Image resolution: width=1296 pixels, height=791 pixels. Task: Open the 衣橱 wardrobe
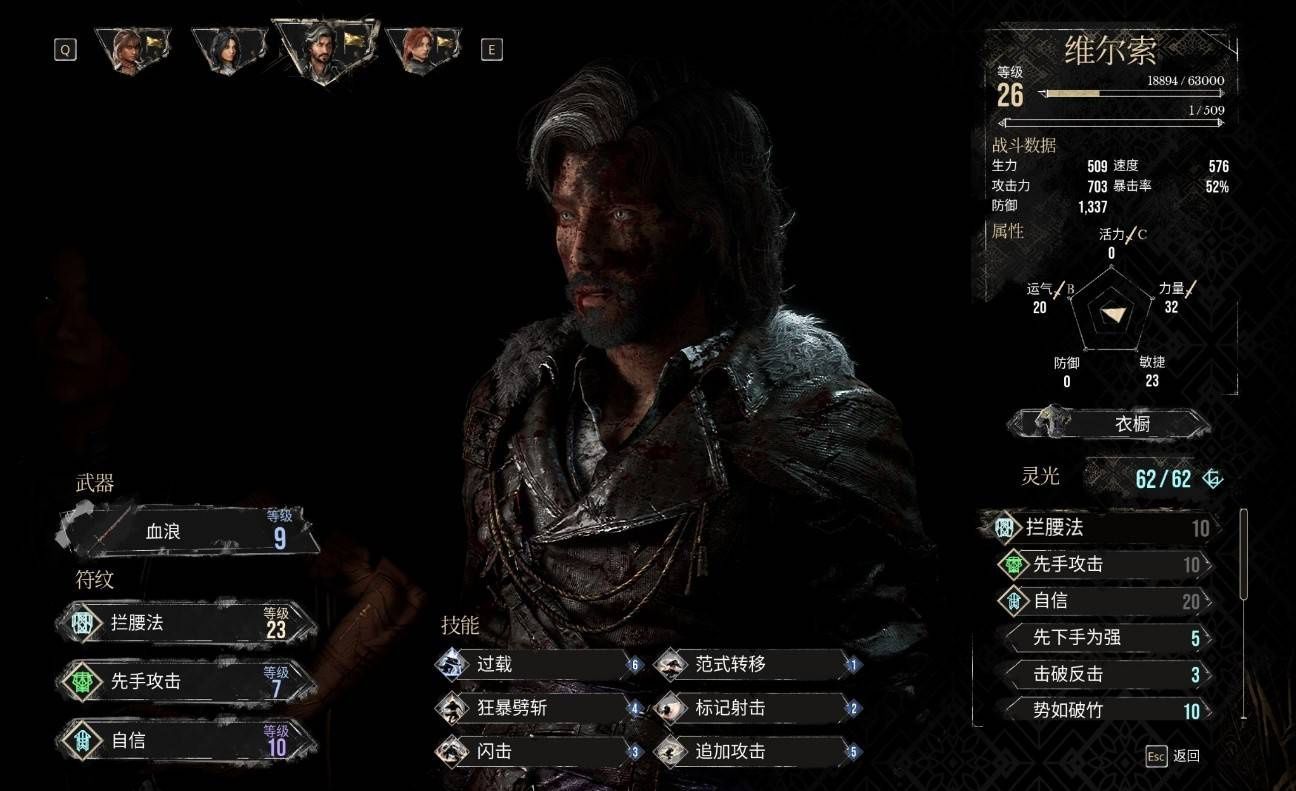(1110, 424)
